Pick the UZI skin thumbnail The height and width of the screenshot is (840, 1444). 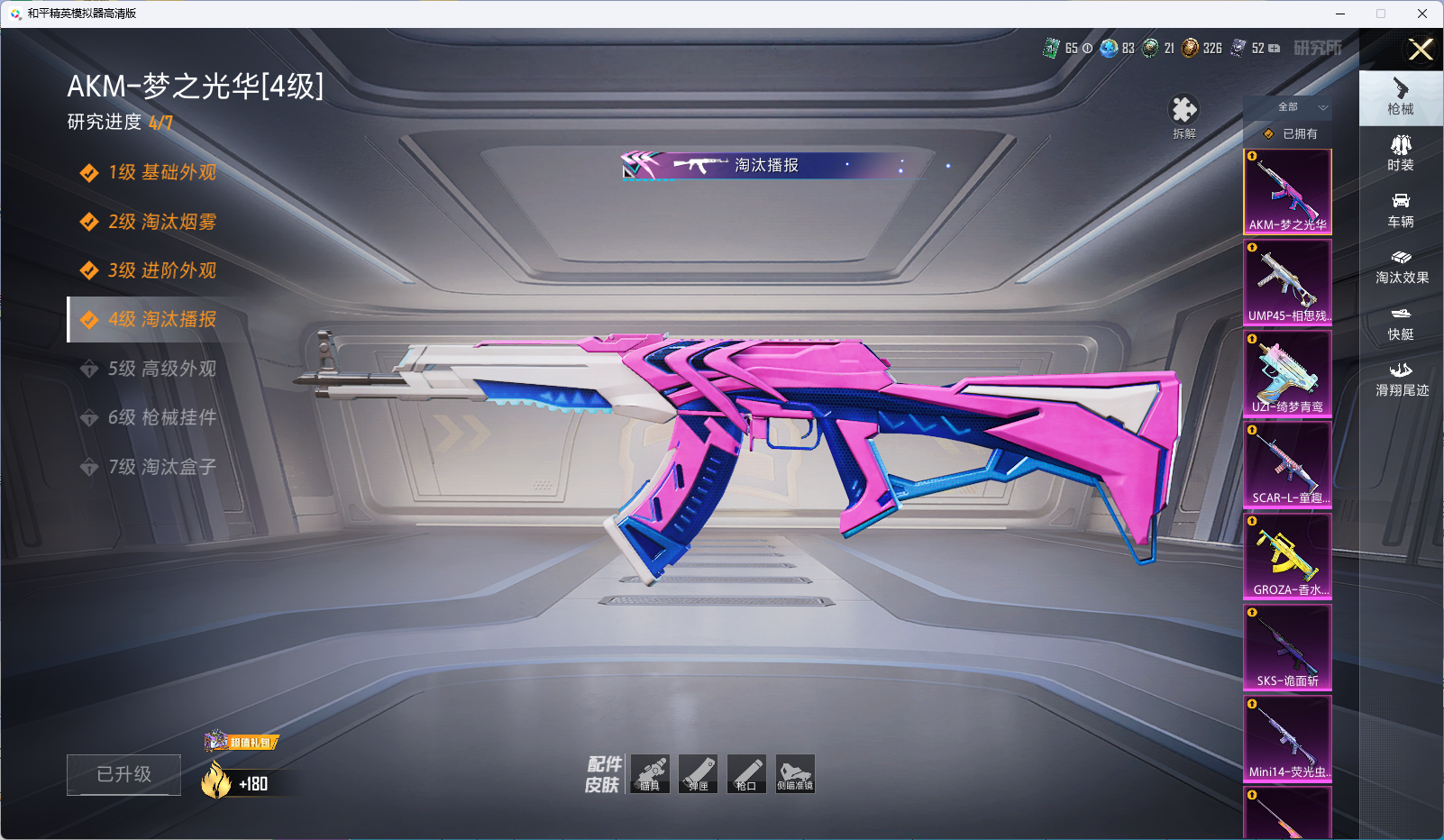[1287, 373]
